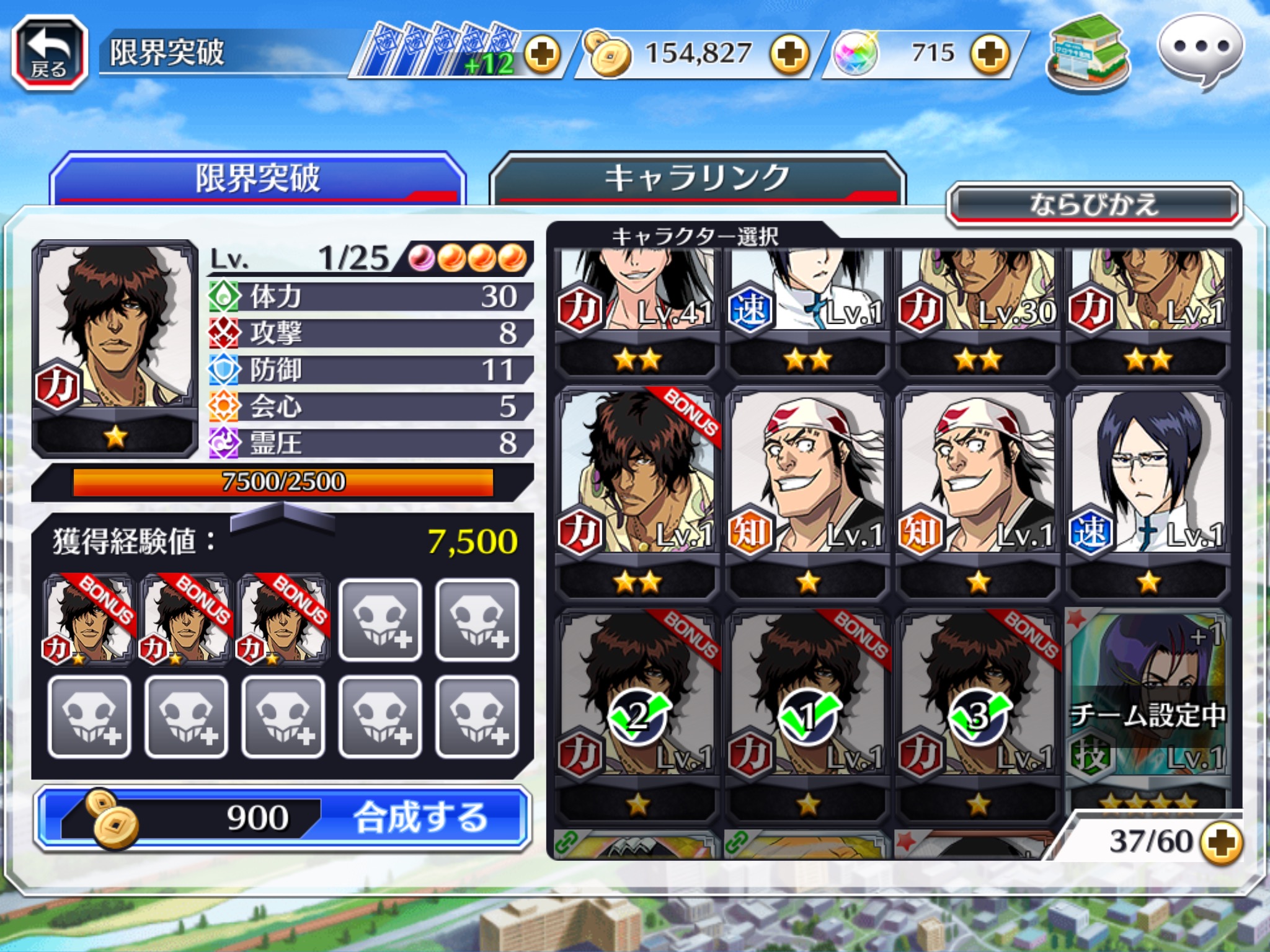Tap the four-star チーム設定中 character card
This screenshot has height=952, width=1270.
click(1147, 707)
